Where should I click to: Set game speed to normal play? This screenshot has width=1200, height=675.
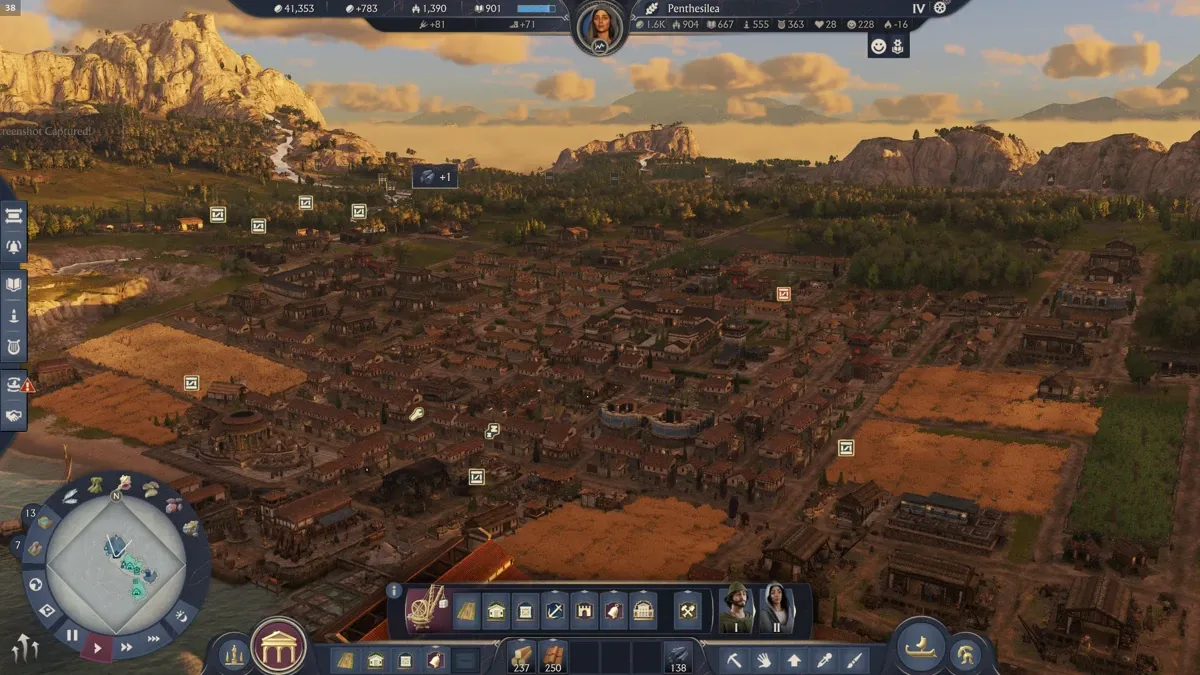pos(98,648)
